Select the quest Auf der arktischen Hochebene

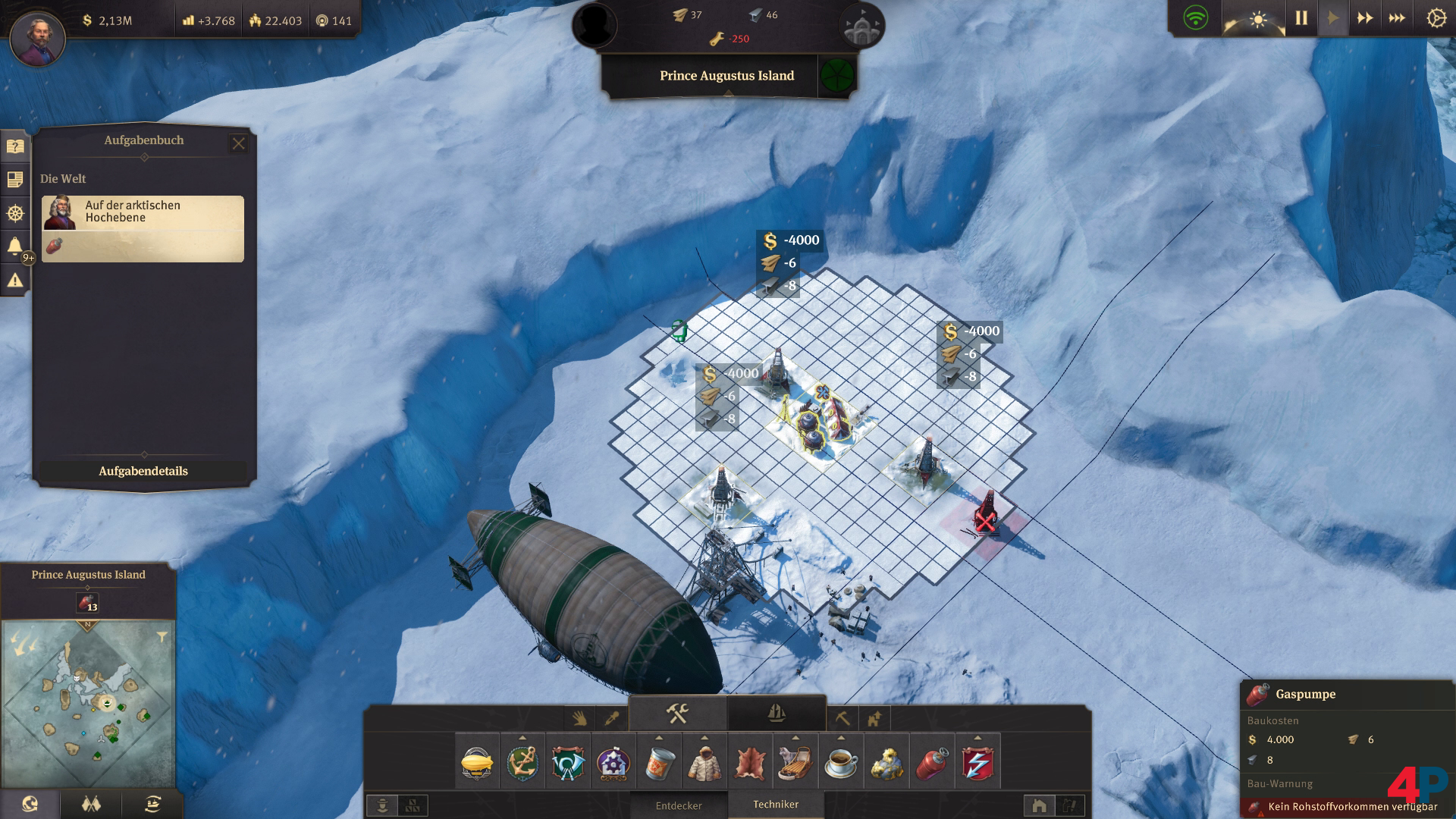click(x=143, y=228)
